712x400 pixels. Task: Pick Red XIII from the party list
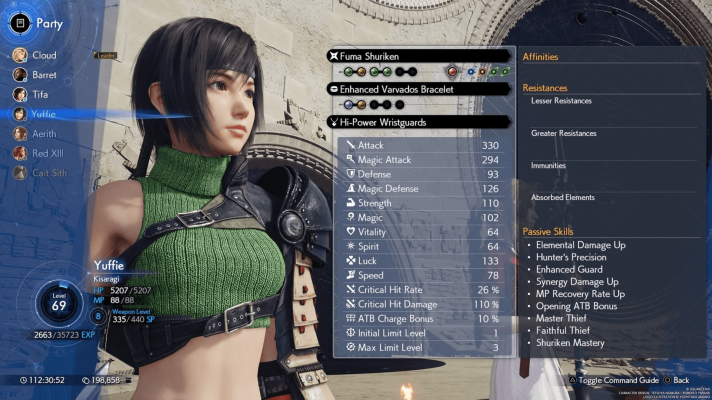point(47,153)
